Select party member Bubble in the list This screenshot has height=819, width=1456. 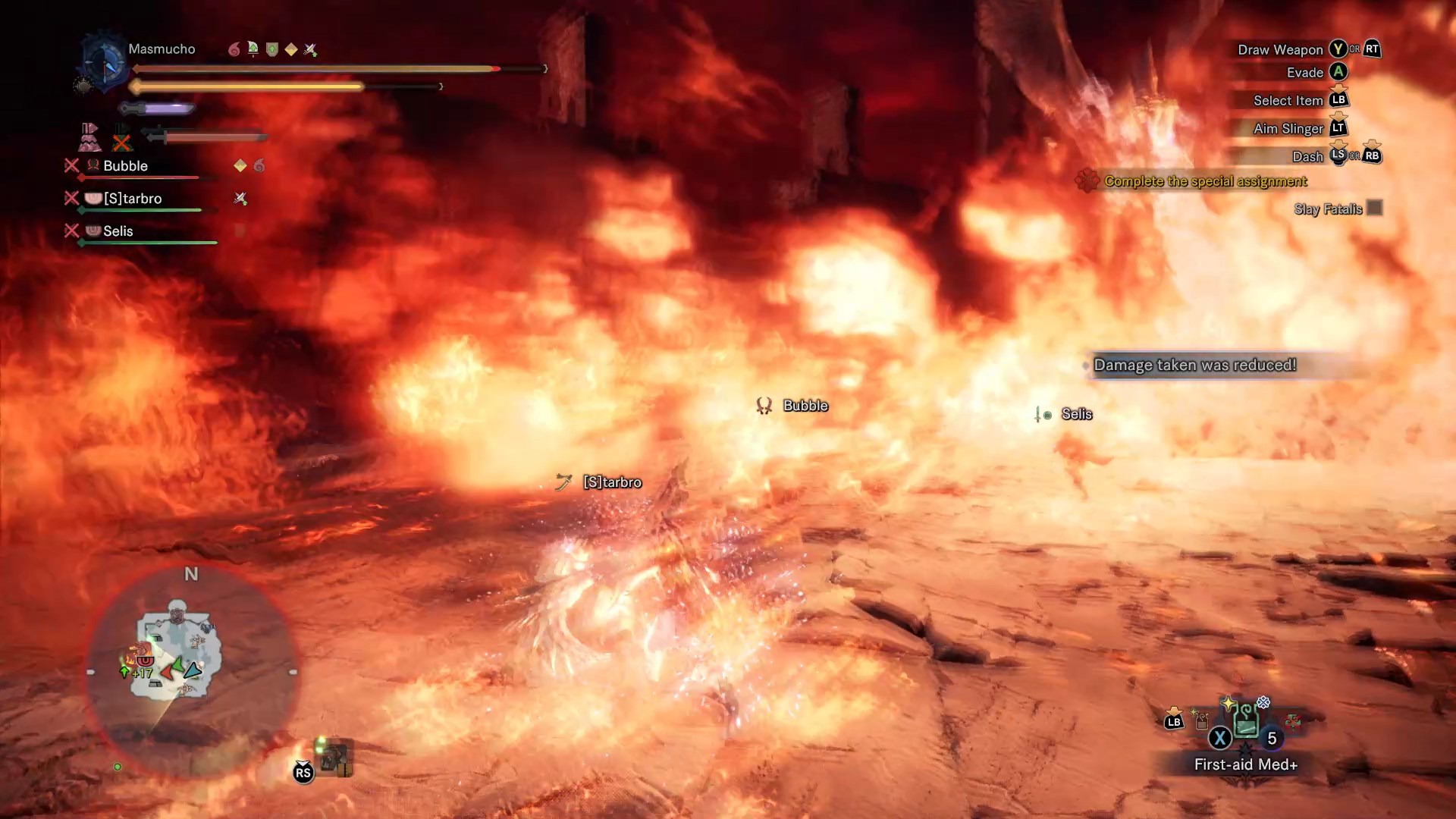pos(125,166)
